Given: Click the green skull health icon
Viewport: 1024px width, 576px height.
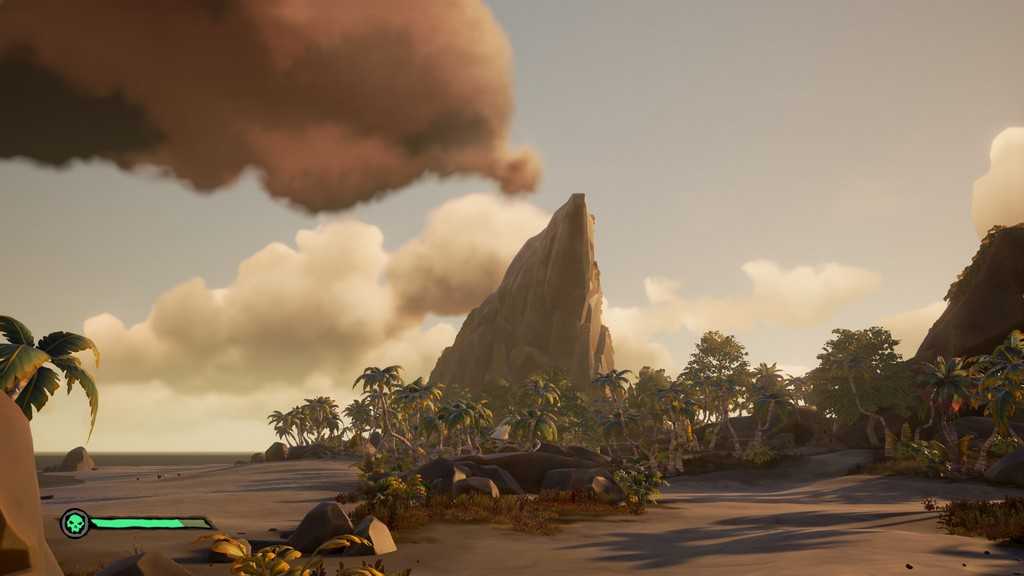Looking at the screenshot, I should (75, 523).
